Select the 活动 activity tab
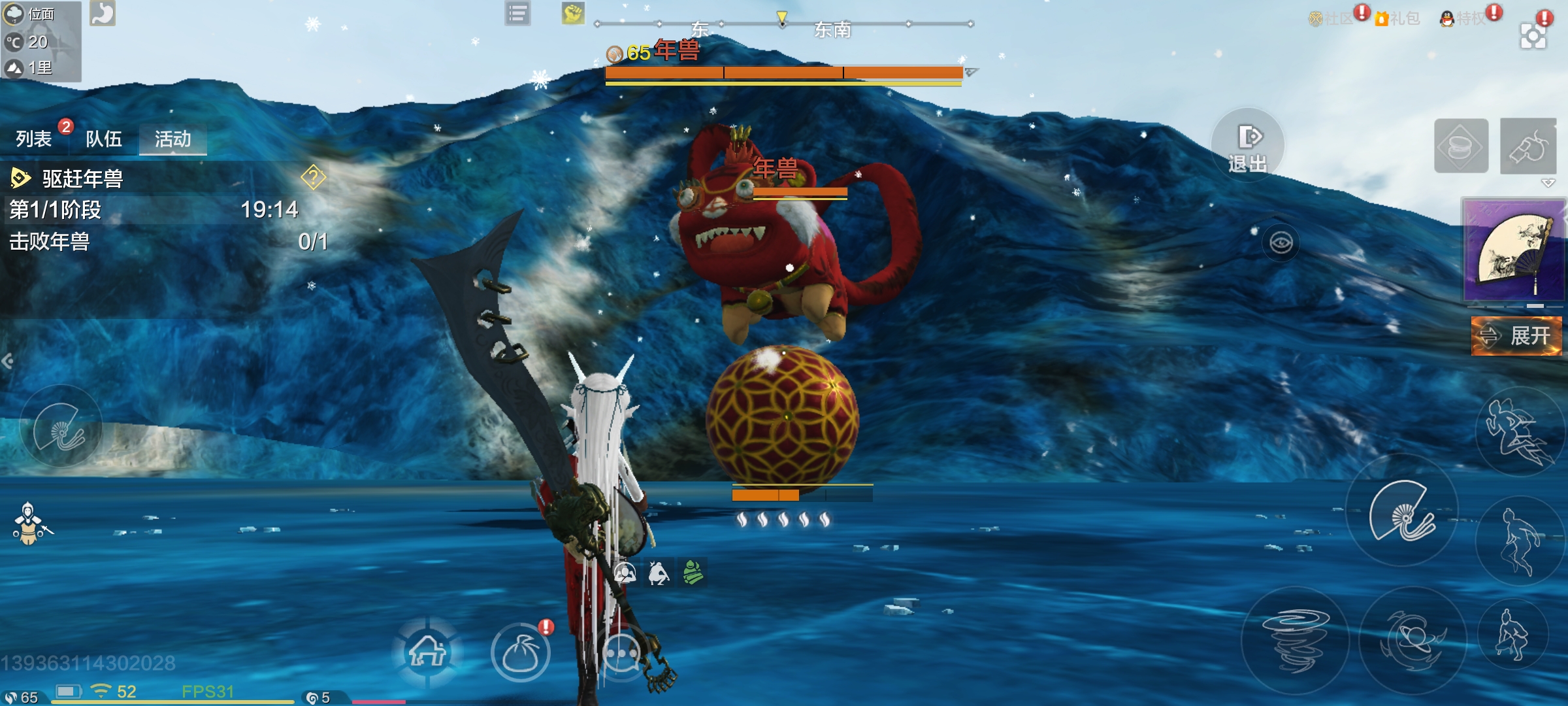The height and width of the screenshot is (706, 1568). (172, 139)
